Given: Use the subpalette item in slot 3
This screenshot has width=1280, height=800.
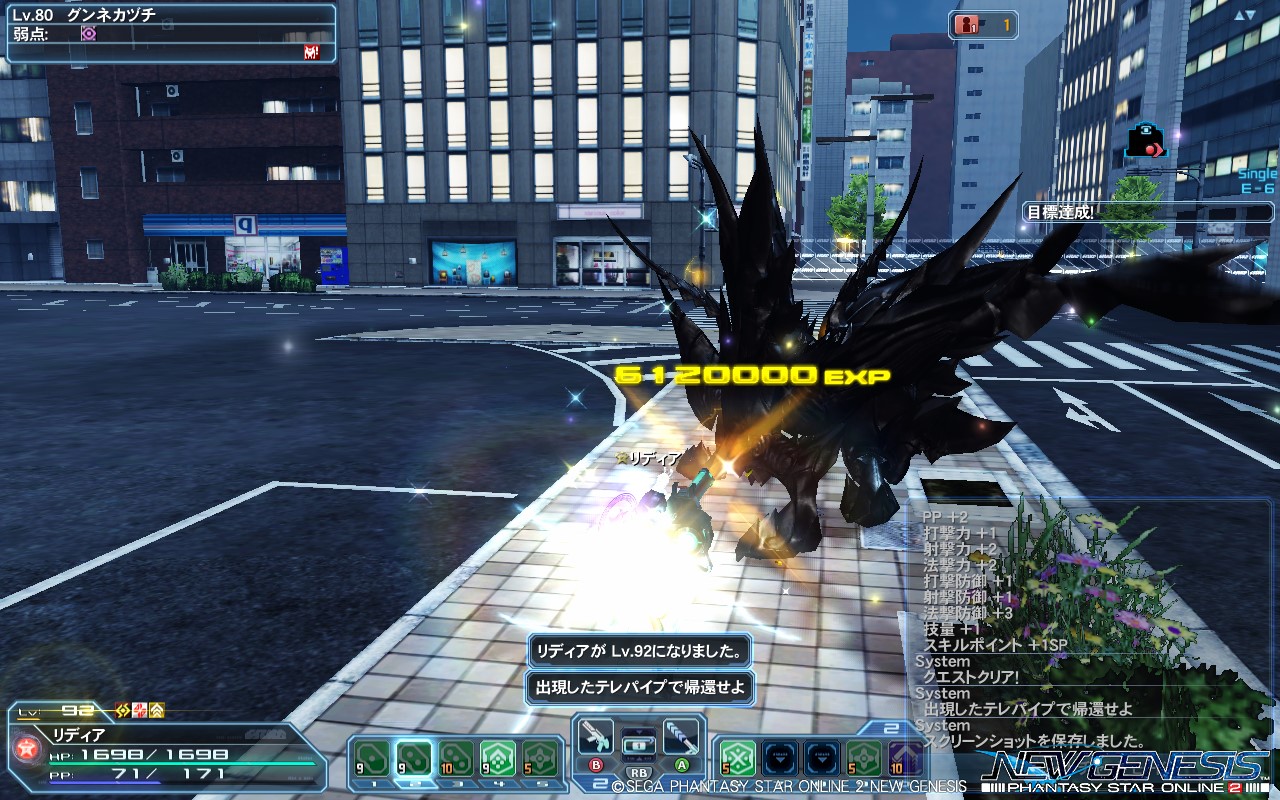Looking at the screenshot, I should click(456, 759).
